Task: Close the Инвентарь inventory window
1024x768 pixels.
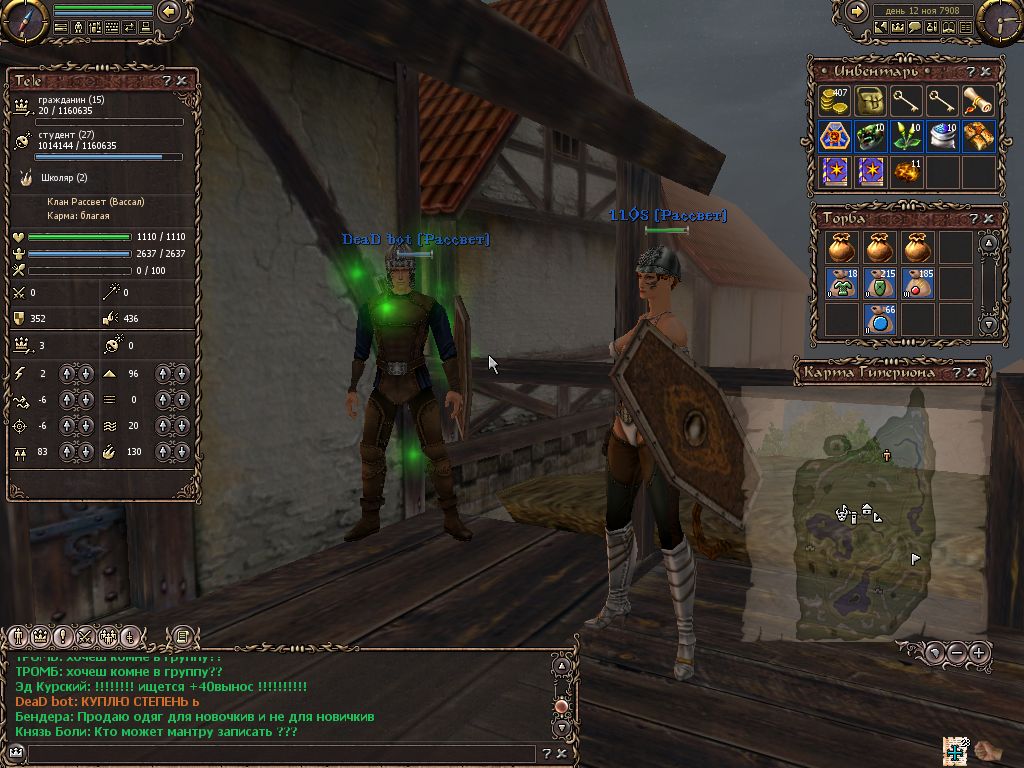Action: pyautogui.click(x=988, y=72)
